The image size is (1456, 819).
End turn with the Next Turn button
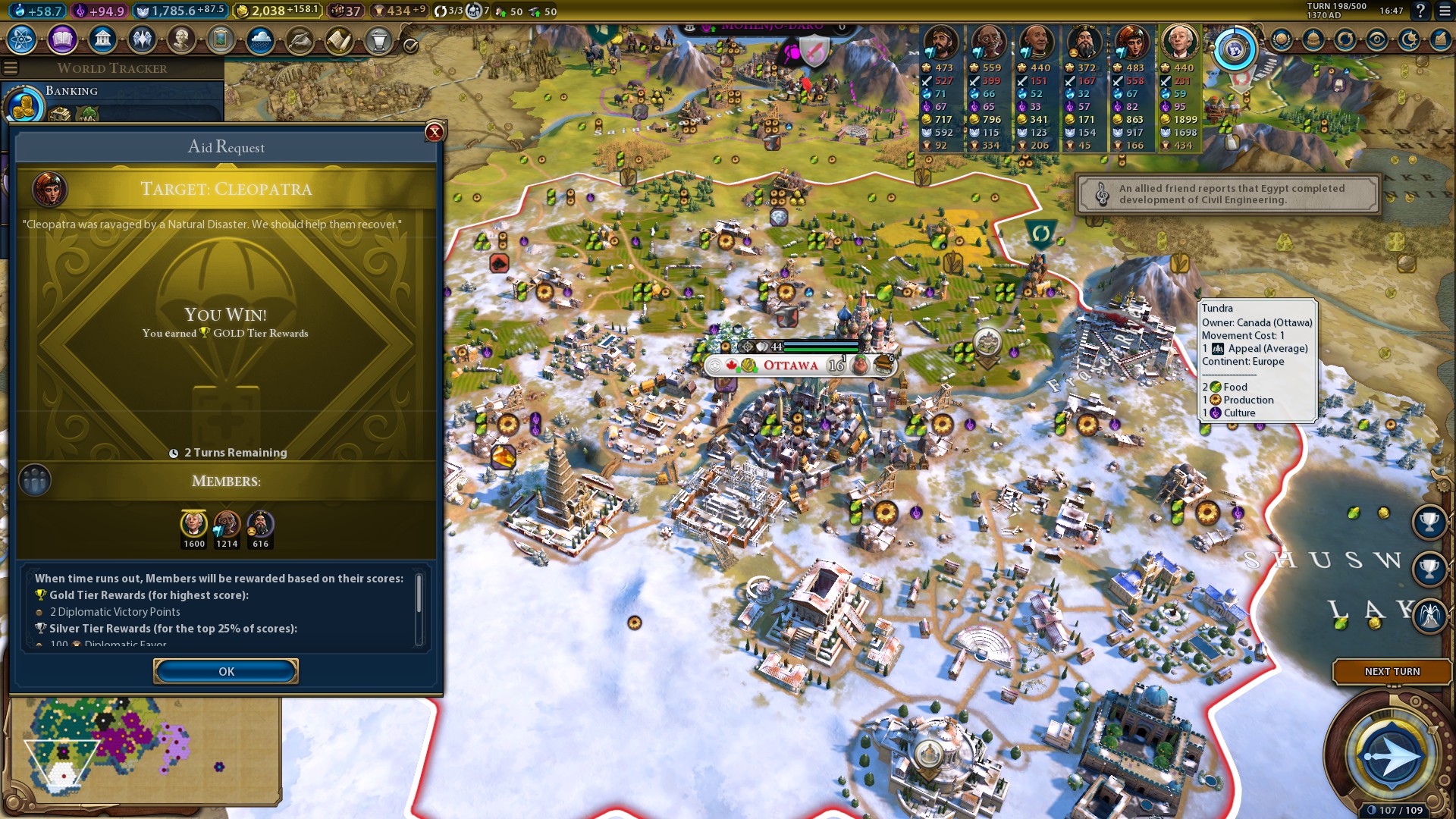pos(1392,671)
